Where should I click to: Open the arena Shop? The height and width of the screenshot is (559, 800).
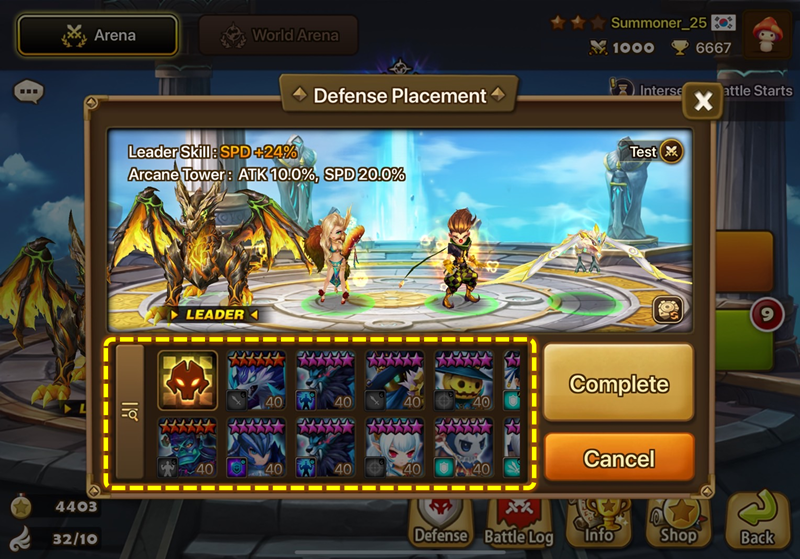(x=678, y=522)
